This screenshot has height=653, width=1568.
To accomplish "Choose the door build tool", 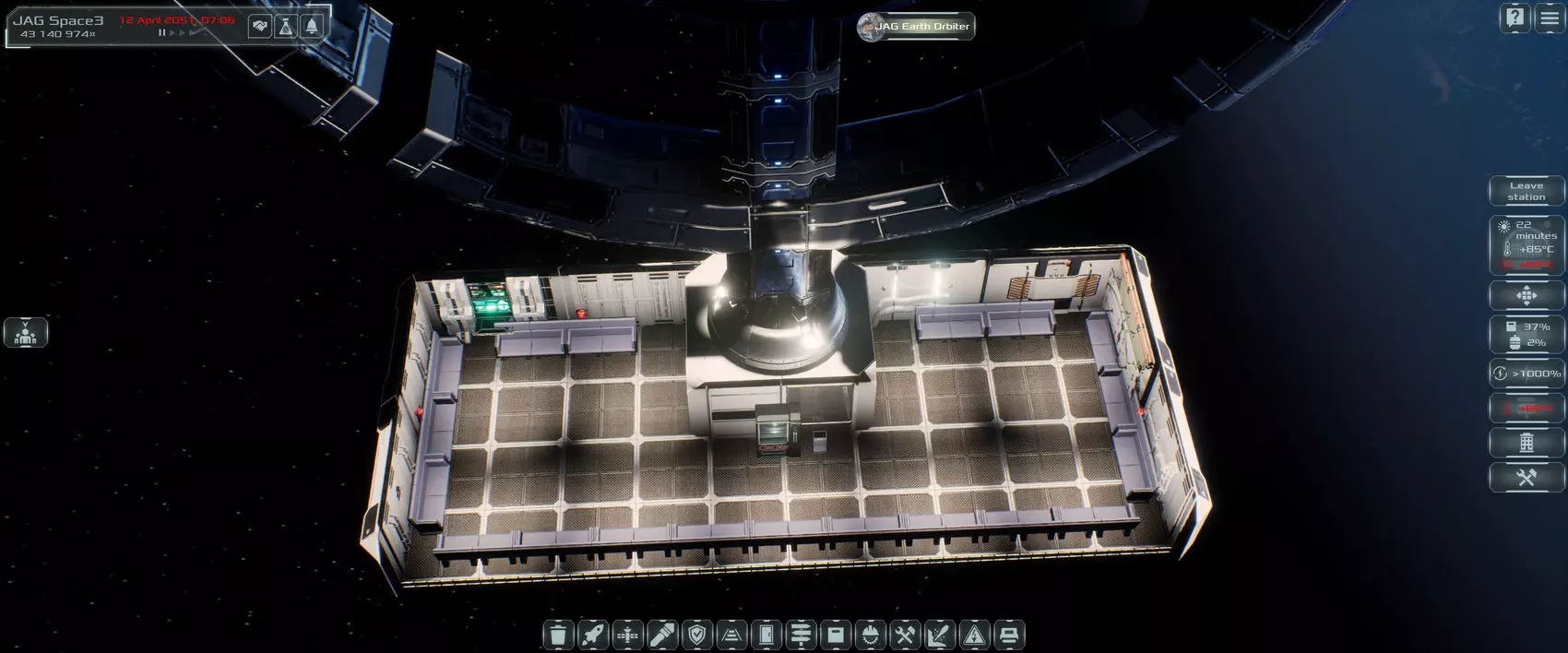I will [766, 635].
